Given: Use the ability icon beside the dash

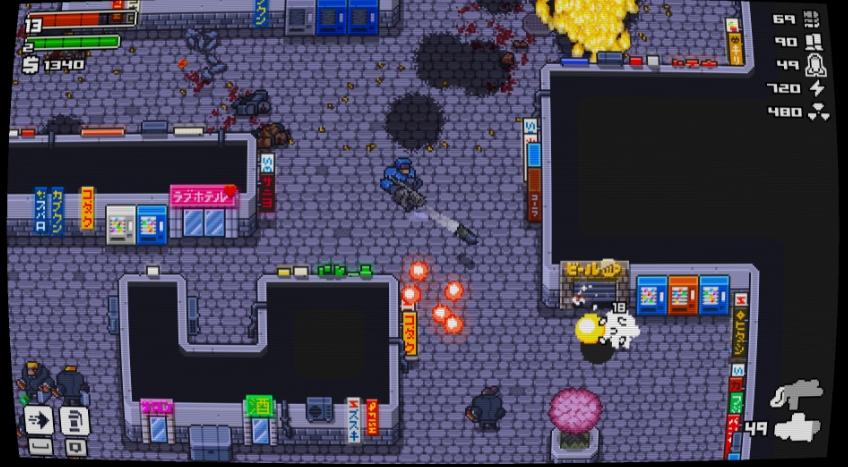Looking at the screenshot, I should (x=75, y=419).
